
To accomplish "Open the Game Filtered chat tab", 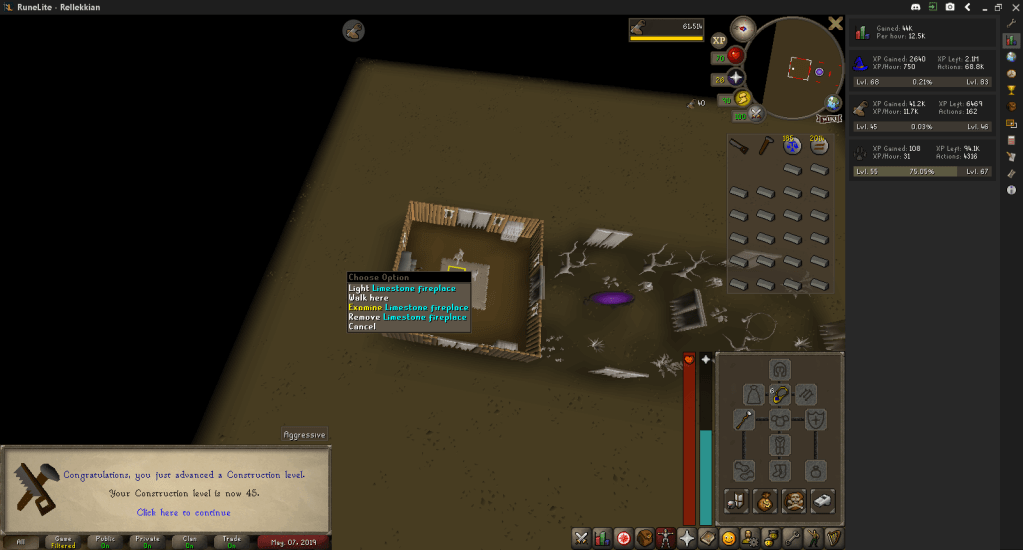I will click(63, 542).
